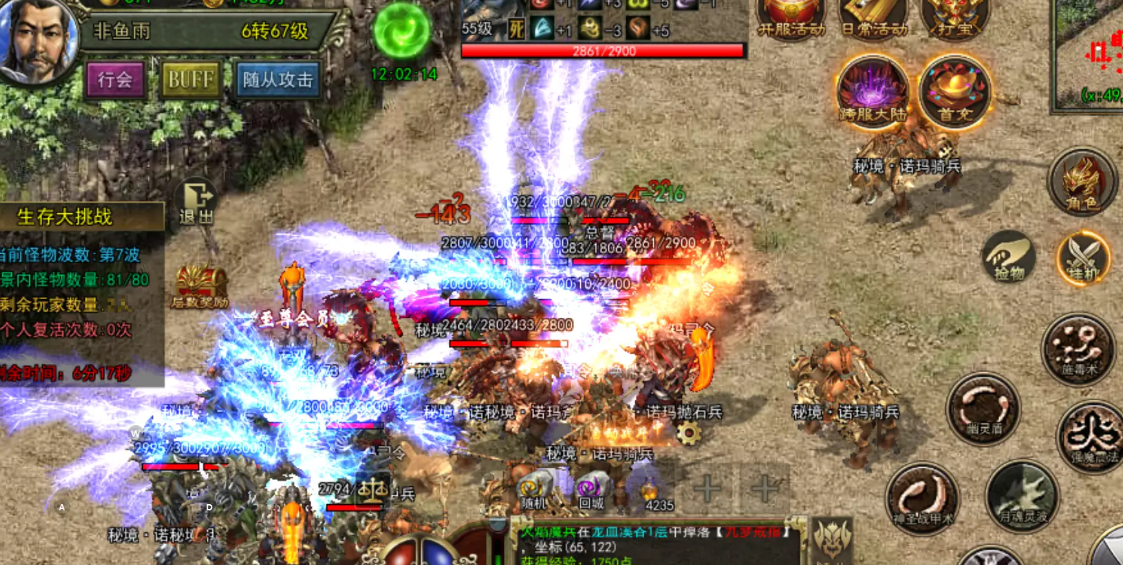Open the 首充 first recharge offer
Viewport: 1123px width, 565px height.
(x=954, y=91)
